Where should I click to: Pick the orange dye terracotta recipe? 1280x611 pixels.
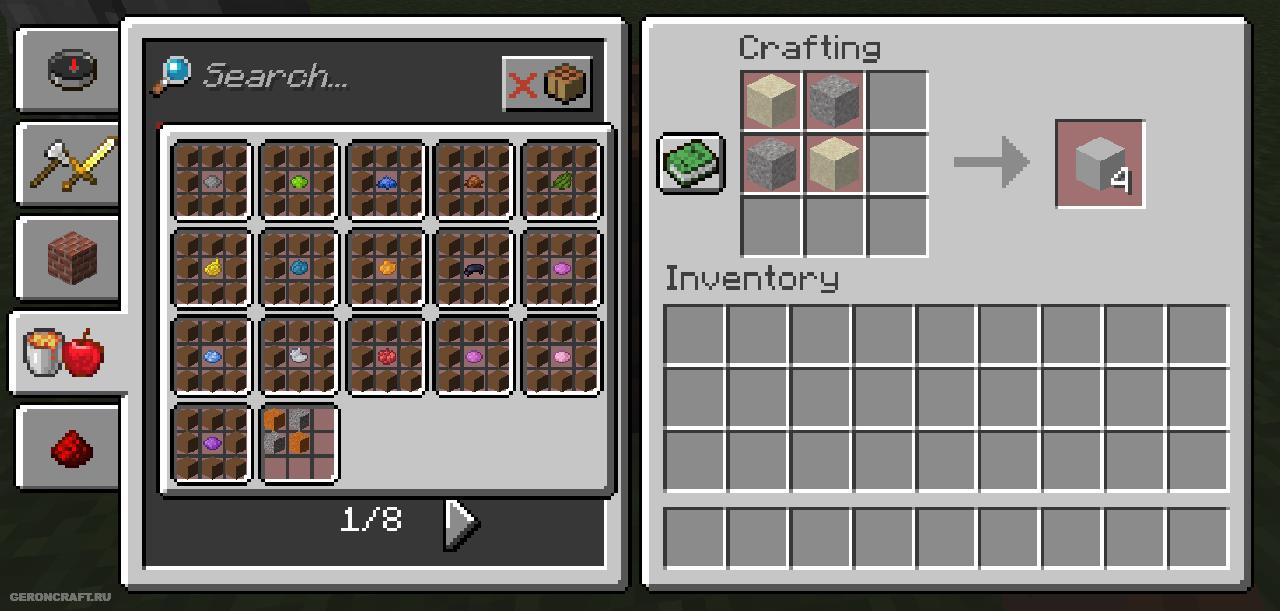pyautogui.click(x=387, y=268)
